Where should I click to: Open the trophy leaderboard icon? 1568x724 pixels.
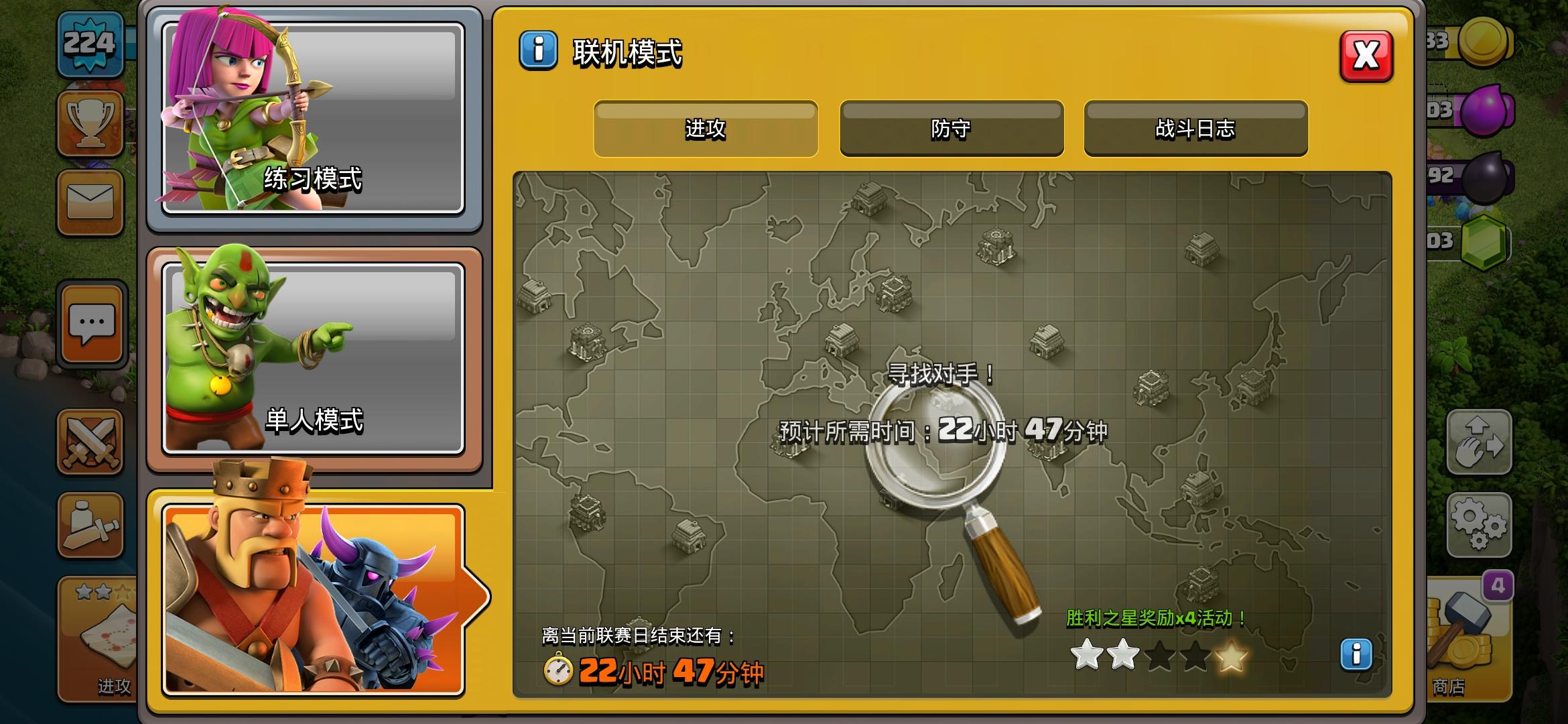click(x=90, y=122)
